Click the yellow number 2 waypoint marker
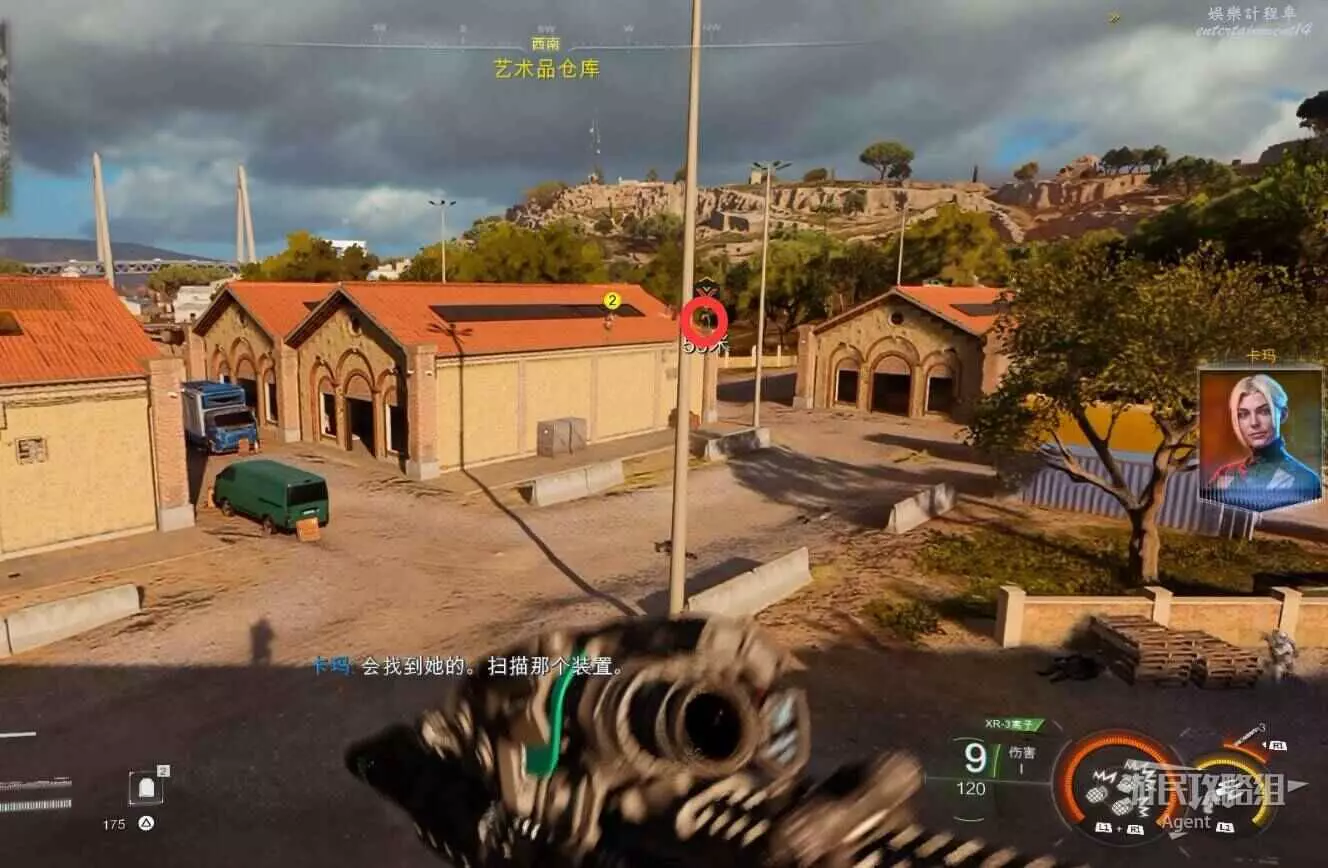Image resolution: width=1328 pixels, height=868 pixels. click(612, 300)
